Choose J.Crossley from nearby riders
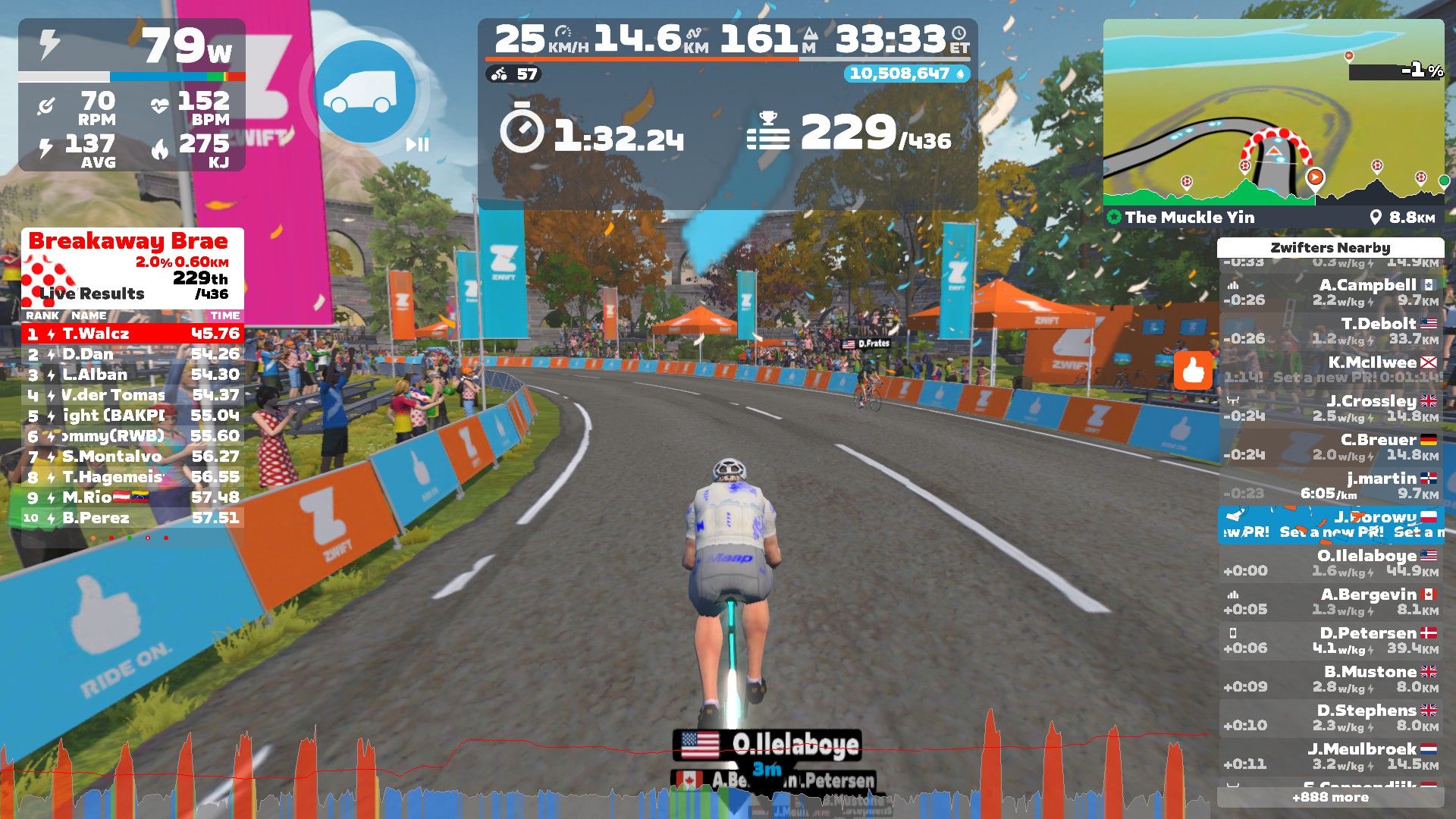1456x819 pixels. click(x=1331, y=409)
